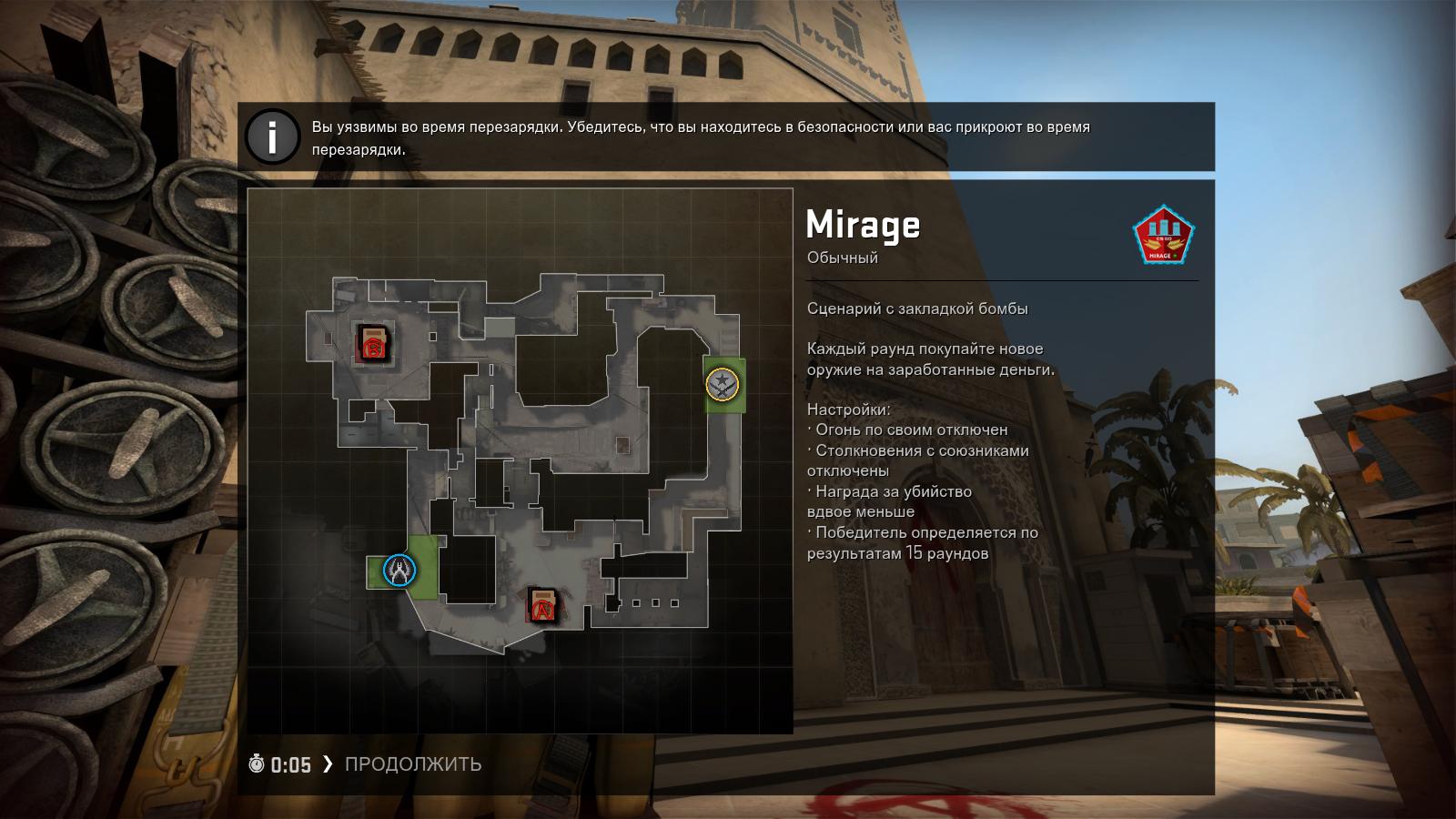The image size is (1456, 819).
Task: Select bombsite A marker on map
Action: point(543,605)
